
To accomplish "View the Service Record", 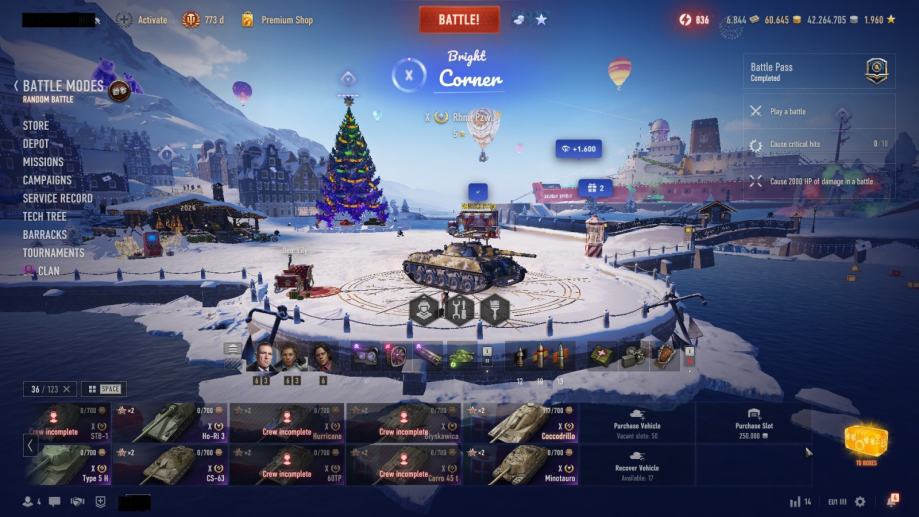I will pyautogui.click(x=57, y=198).
